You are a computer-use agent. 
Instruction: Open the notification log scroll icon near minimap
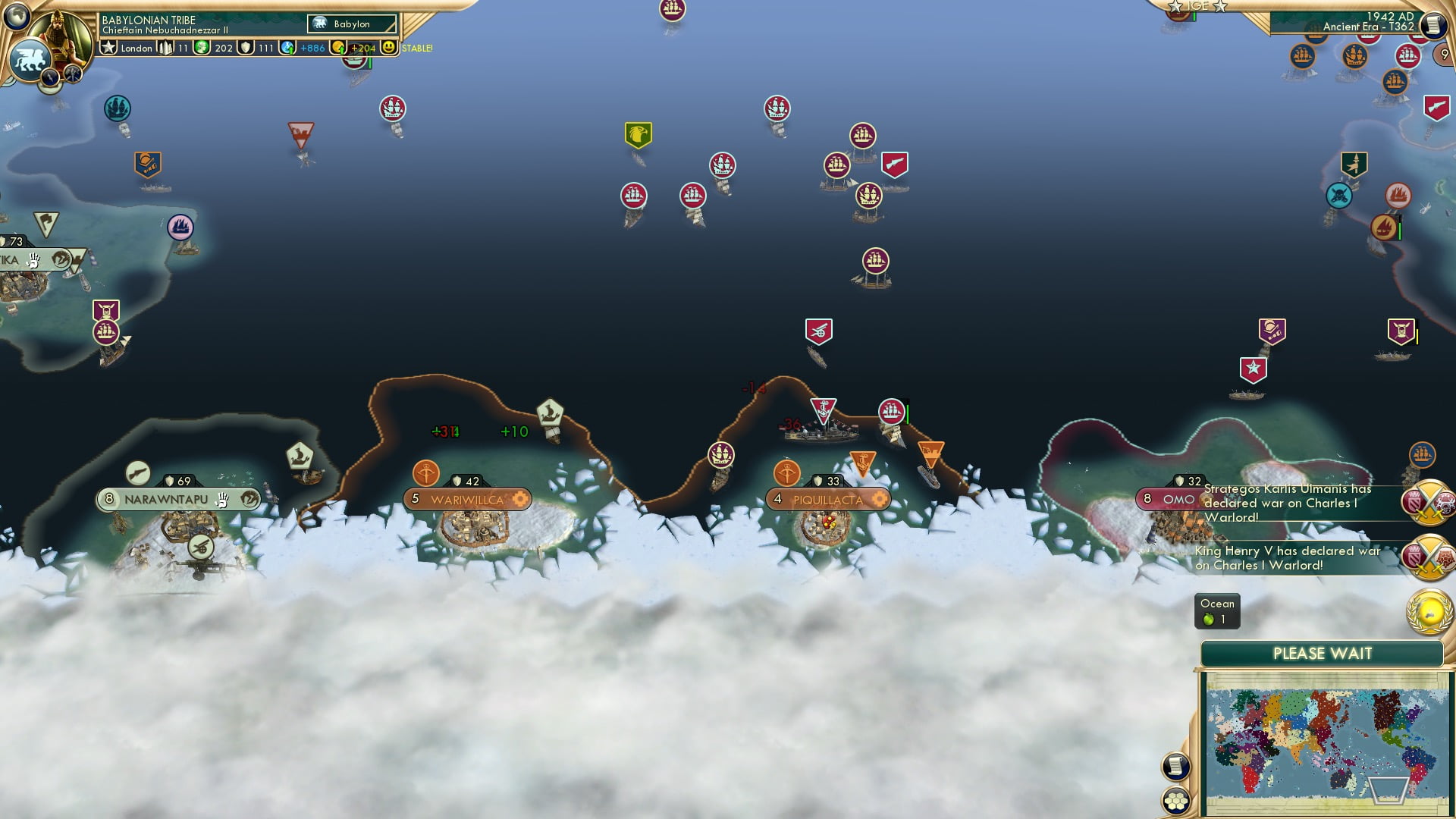[1175, 764]
